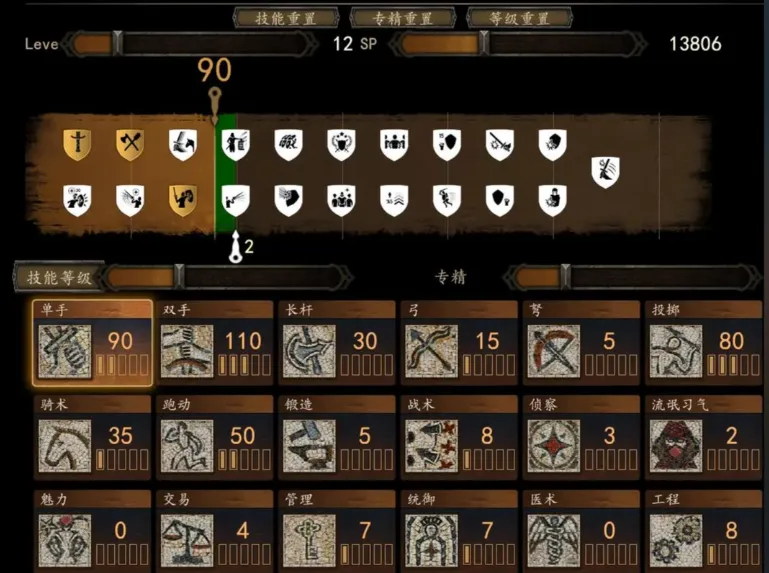
Task: Select the 跑动 skill card
Action: (x=214, y=436)
